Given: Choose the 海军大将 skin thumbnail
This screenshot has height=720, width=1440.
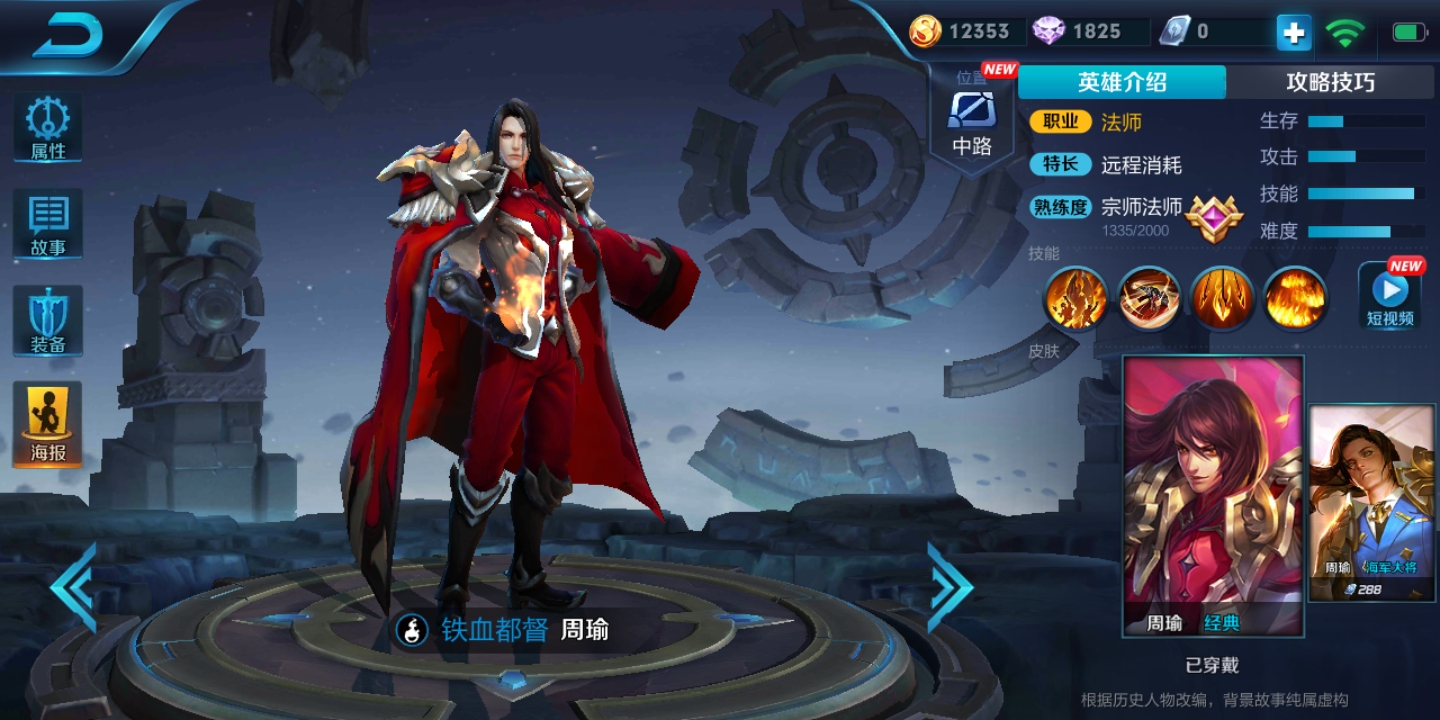Looking at the screenshot, I should [x=1372, y=503].
